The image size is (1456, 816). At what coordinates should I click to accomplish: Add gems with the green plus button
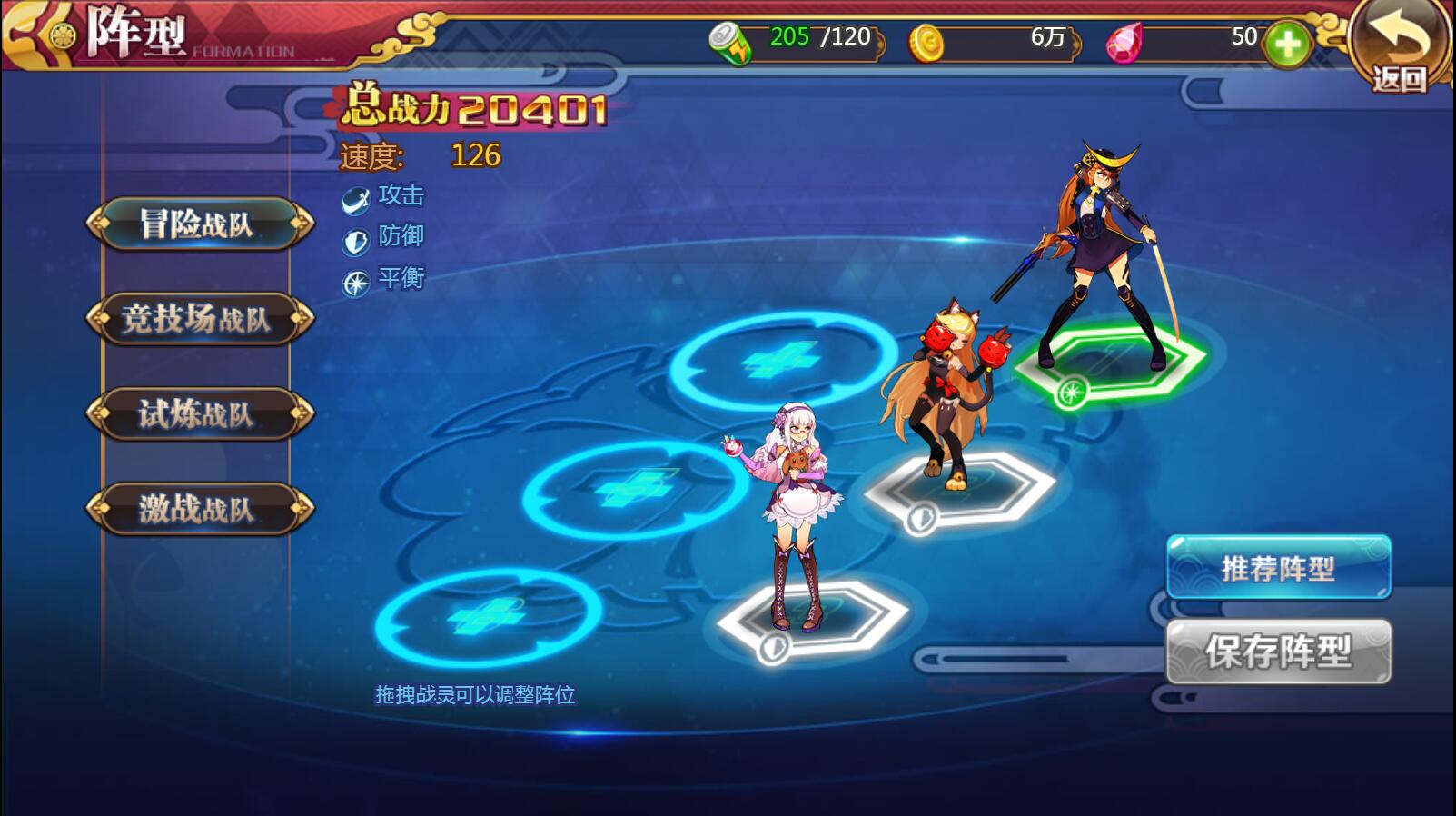[x=1287, y=44]
